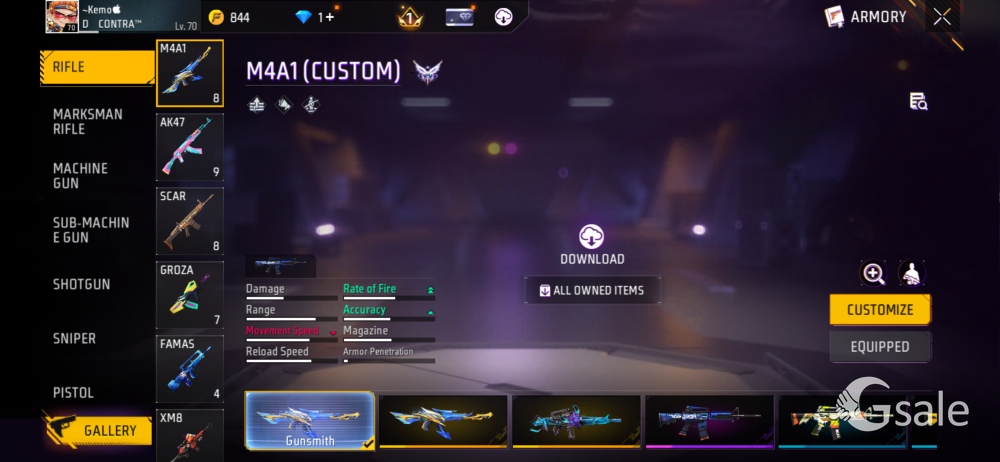
Task: Pick the FAMAS weapon tile
Action: [190, 369]
